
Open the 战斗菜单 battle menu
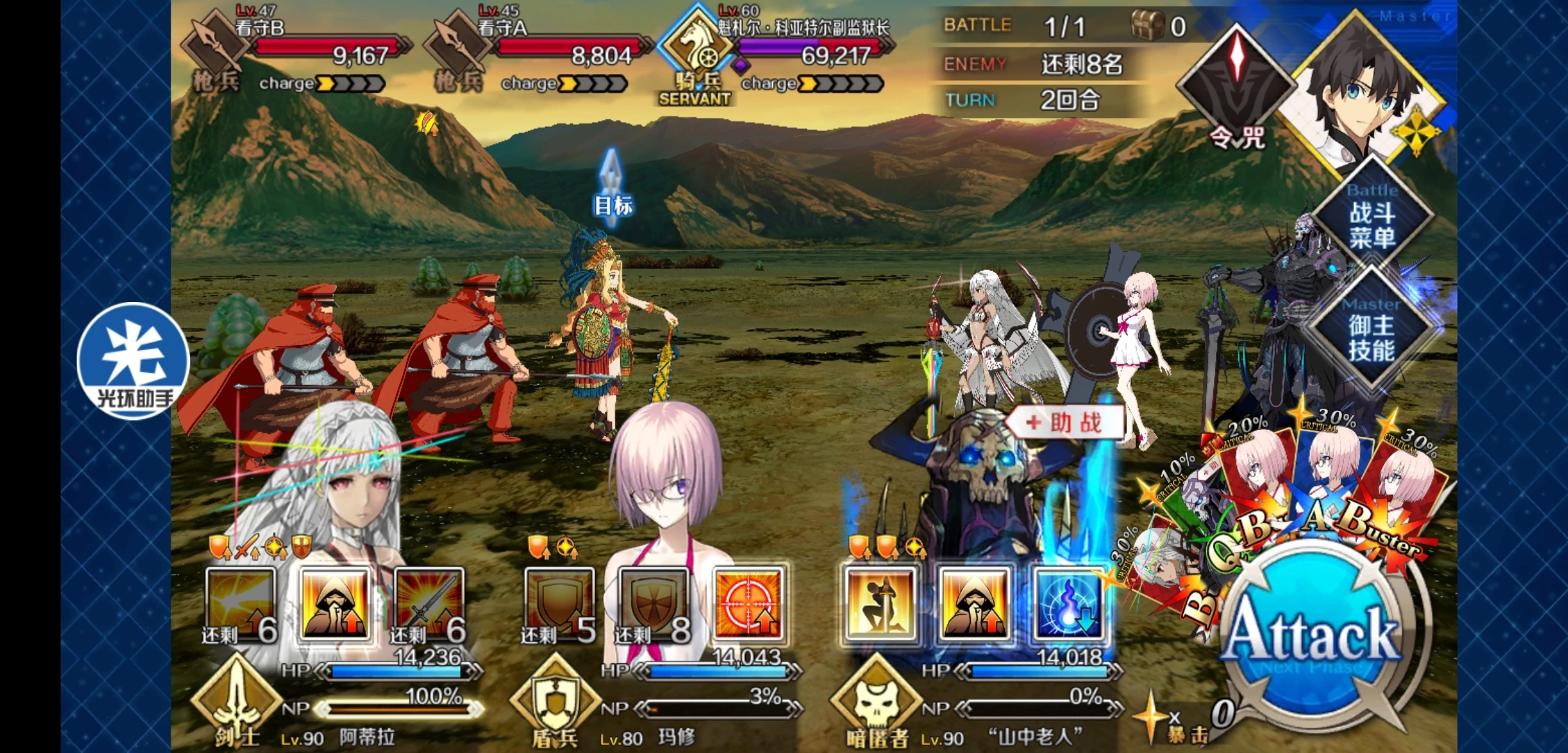click(x=1371, y=216)
